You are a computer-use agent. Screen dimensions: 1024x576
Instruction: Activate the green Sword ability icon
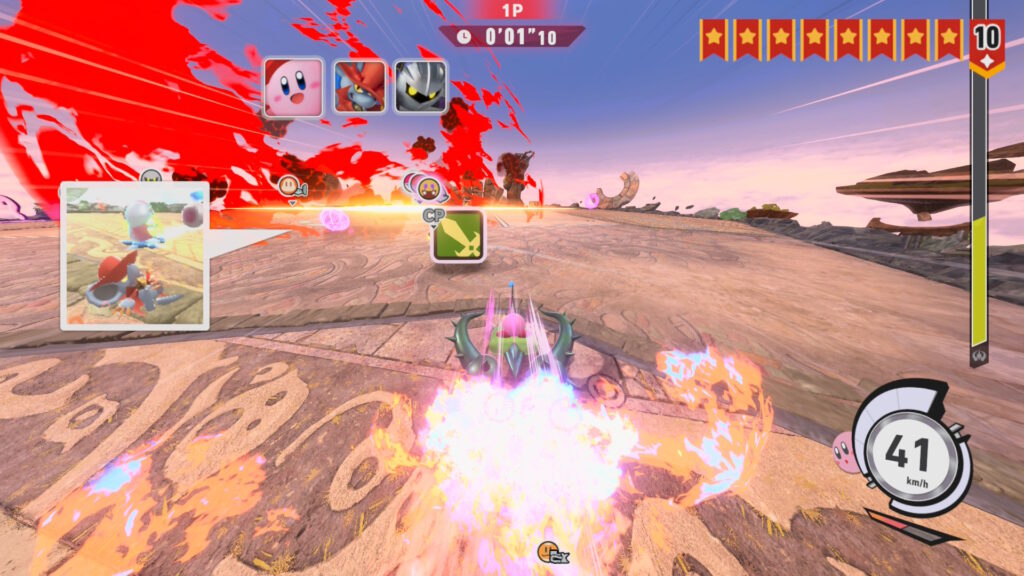pos(458,236)
